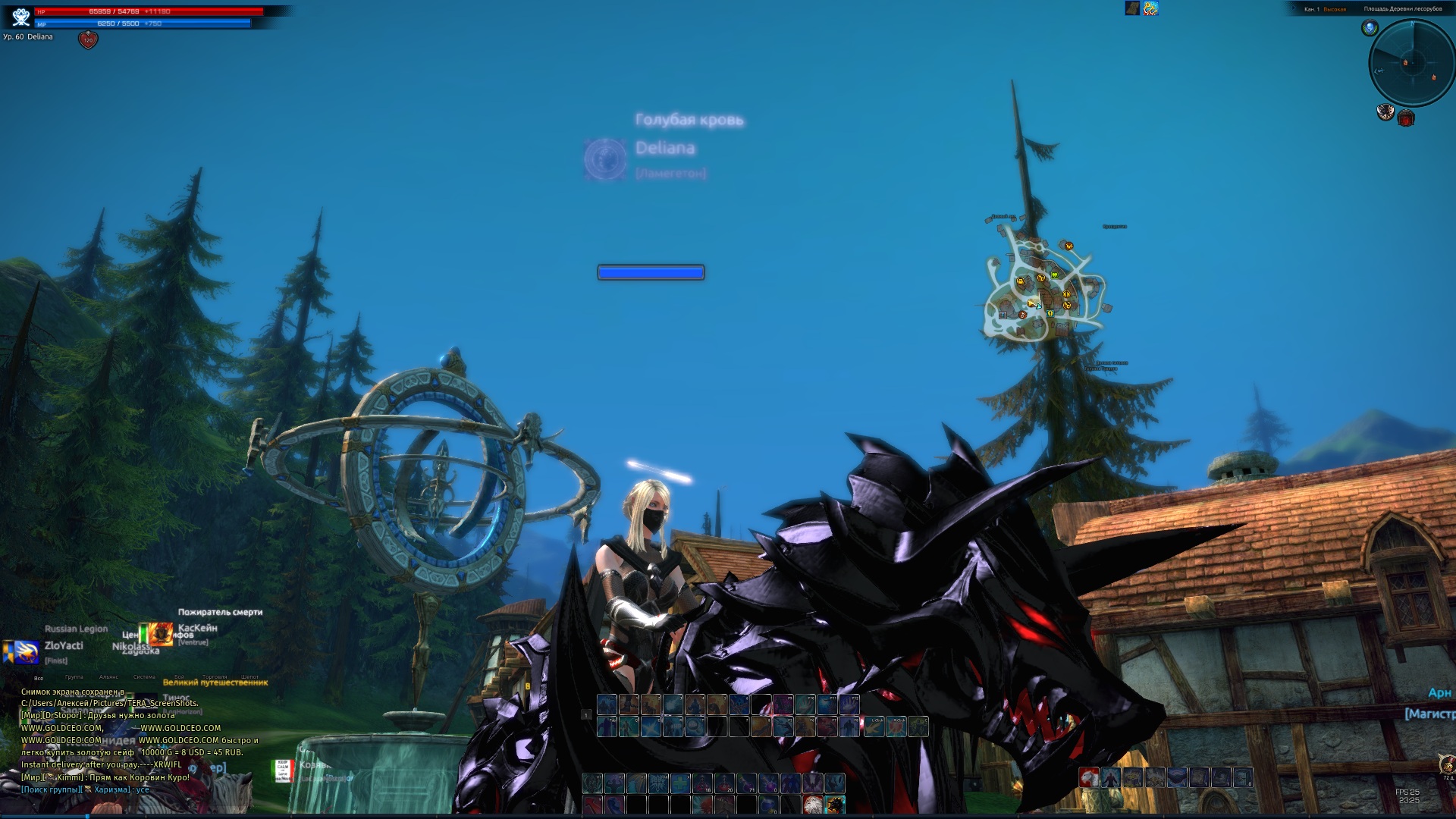Click the colorful keys buff icon

tap(1151, 8)
